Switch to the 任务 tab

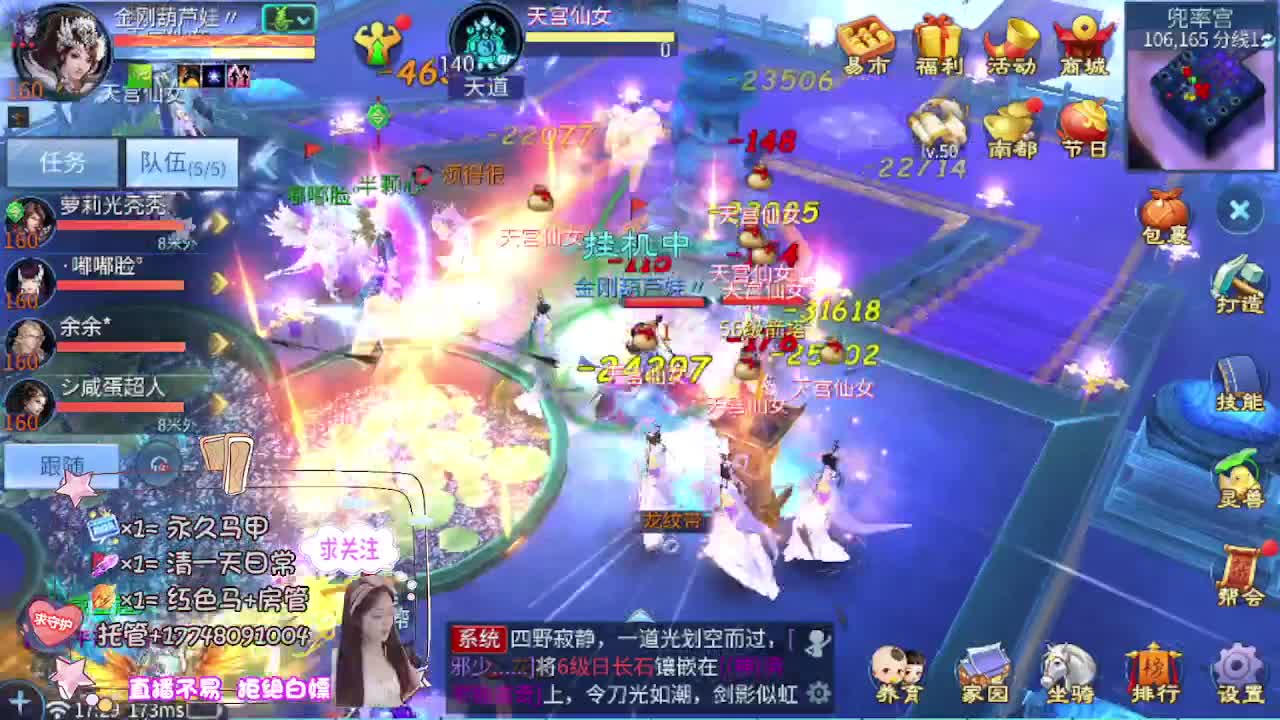(62, 161)
